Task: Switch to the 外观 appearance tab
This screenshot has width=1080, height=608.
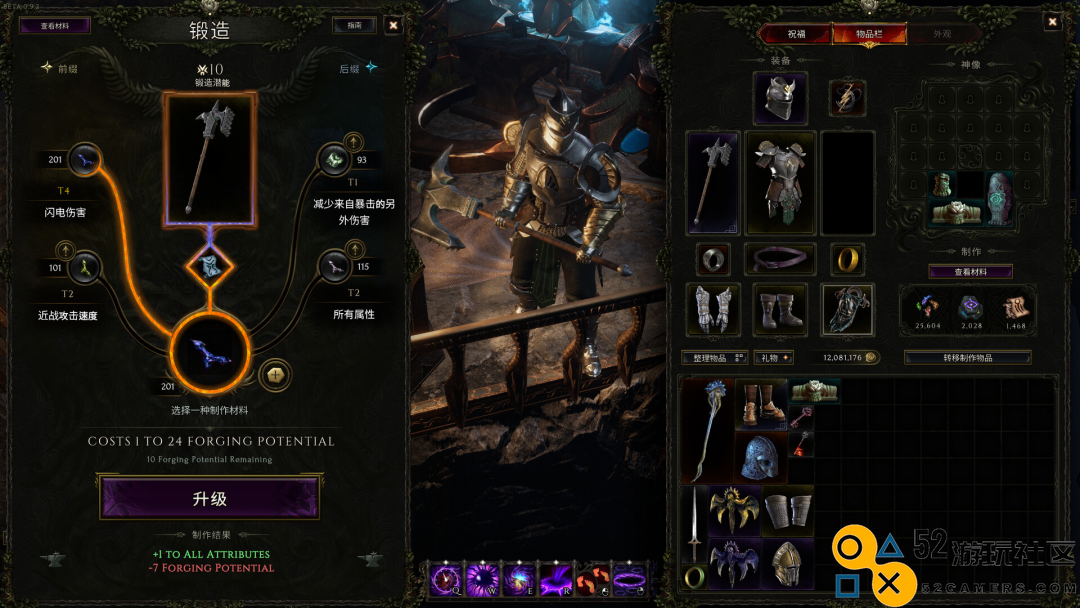Action: pyautogui.click(x=942, y=34)
